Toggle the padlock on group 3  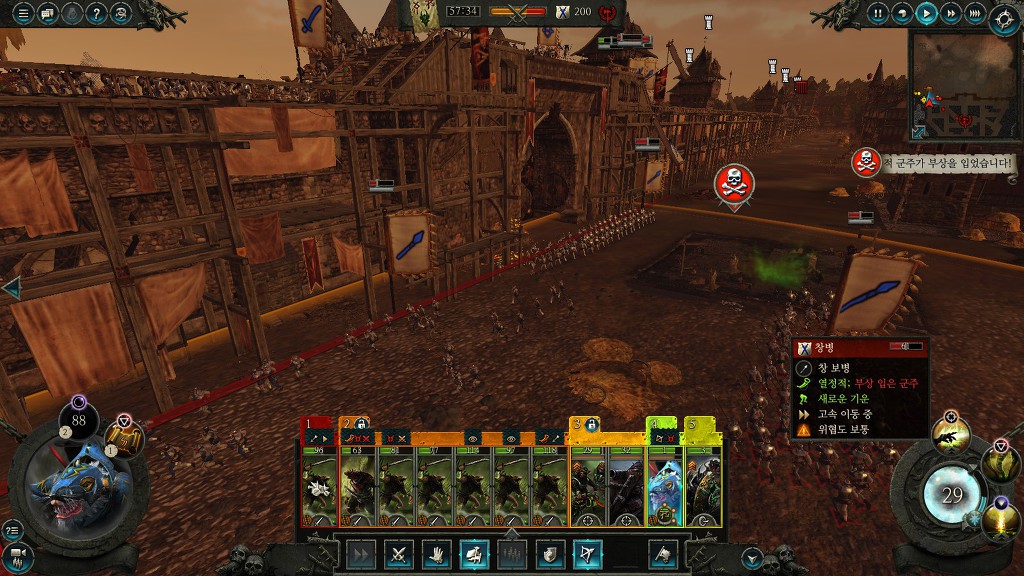tap(592, 424)
